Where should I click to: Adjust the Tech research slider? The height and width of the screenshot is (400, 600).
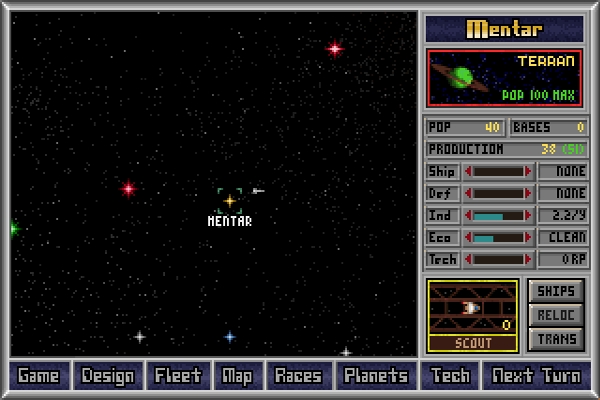point(498,259)
